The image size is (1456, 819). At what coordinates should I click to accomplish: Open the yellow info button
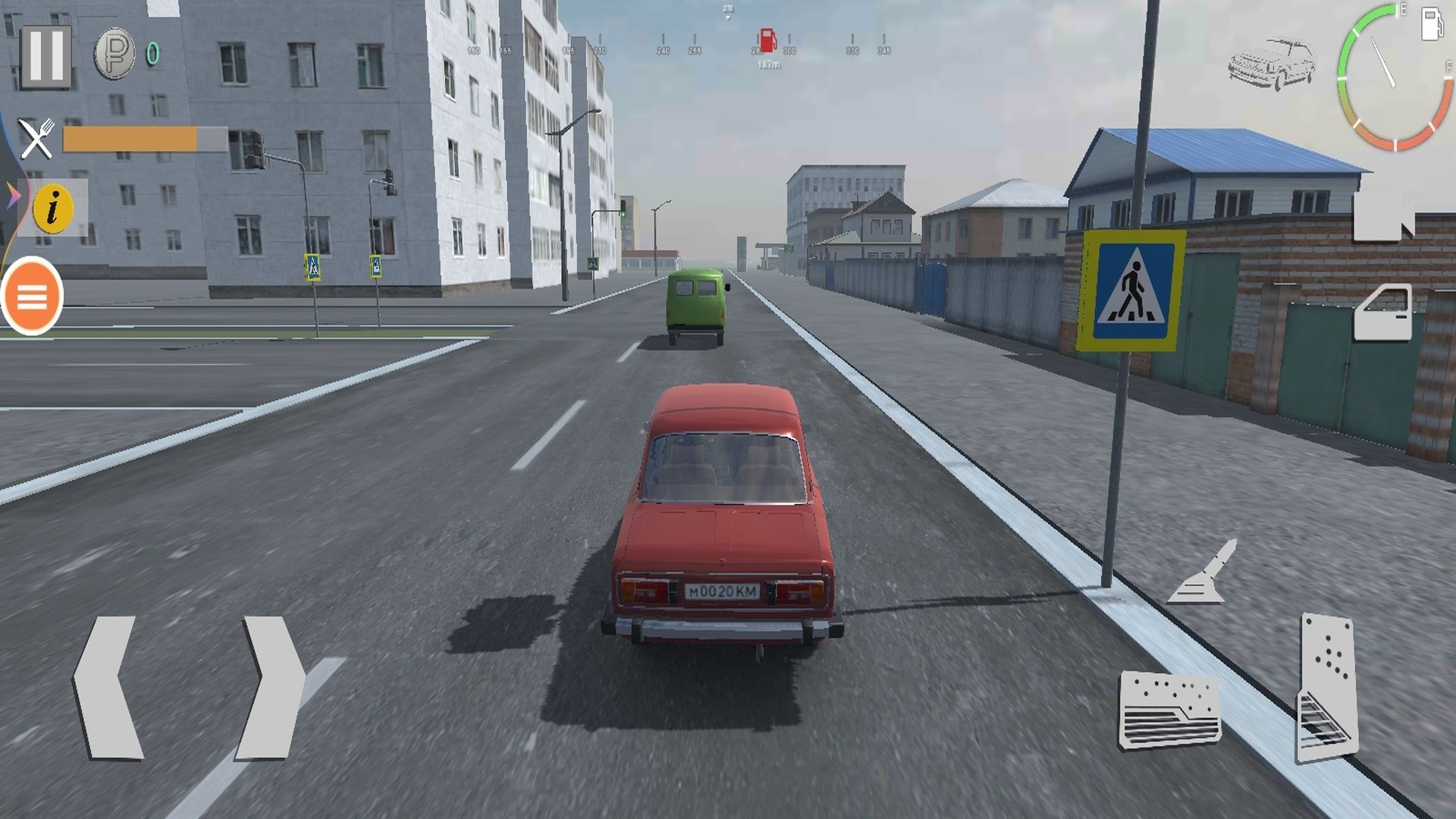coord(52,207)
